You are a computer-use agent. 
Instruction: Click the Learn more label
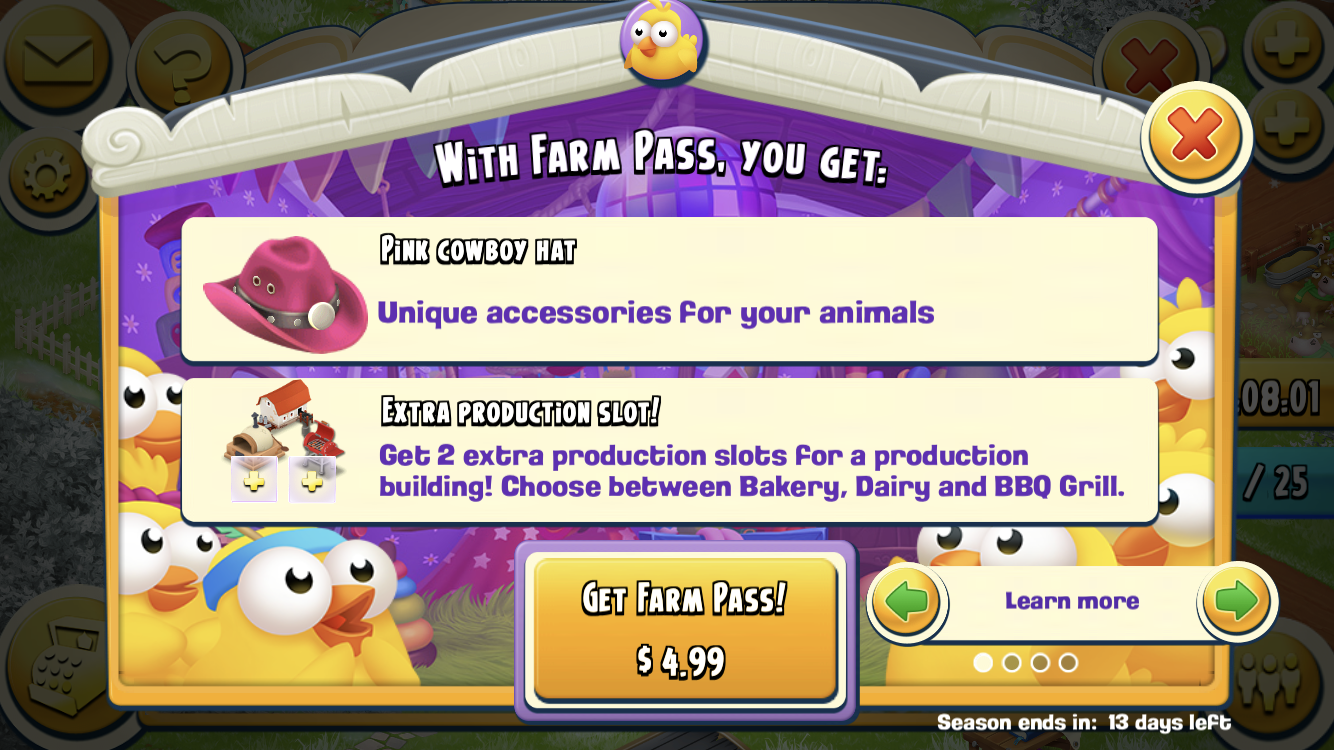[x=1072, y=600]
